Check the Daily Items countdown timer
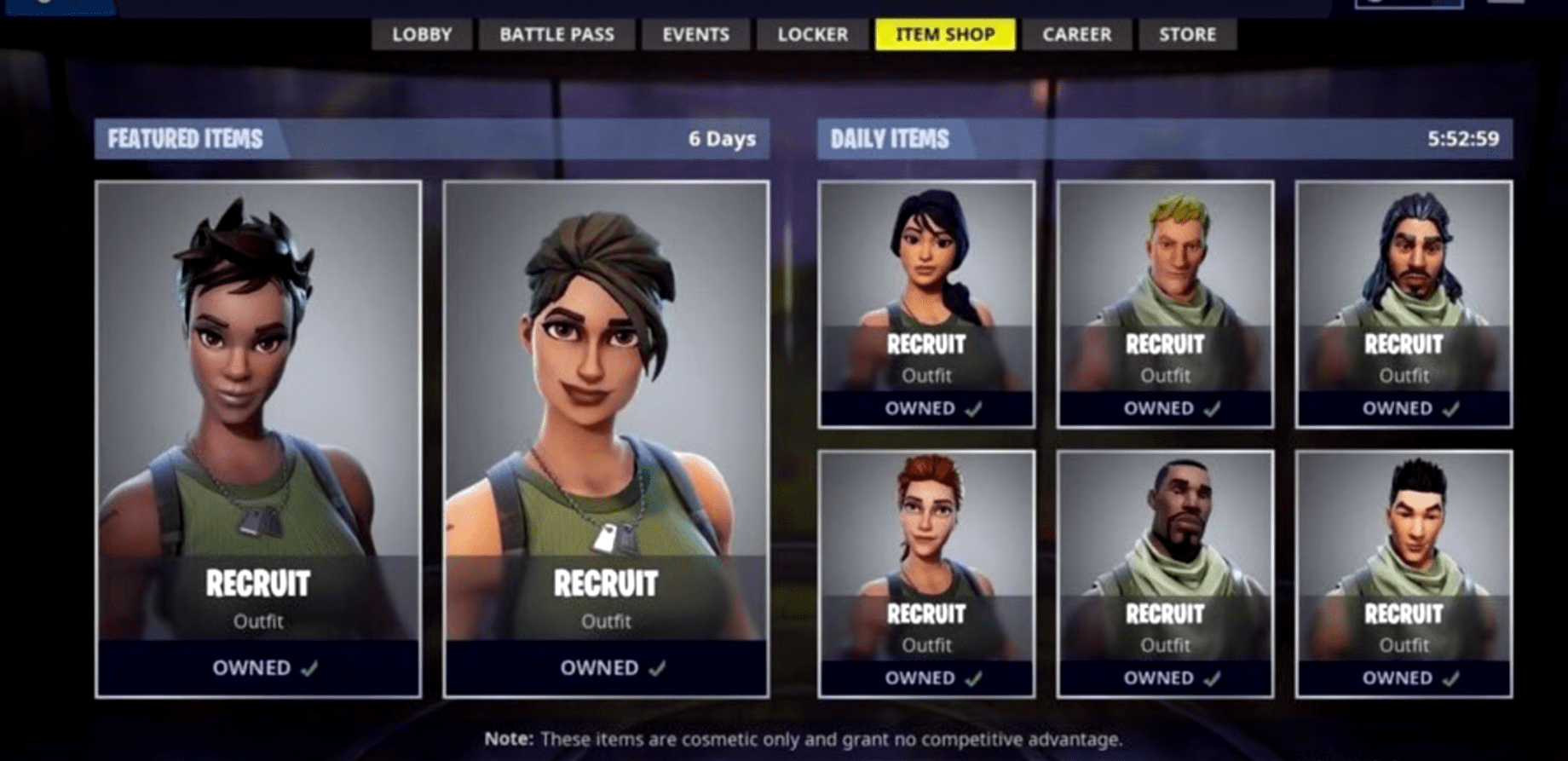 pyautogui.click(x=1468, y=138)
